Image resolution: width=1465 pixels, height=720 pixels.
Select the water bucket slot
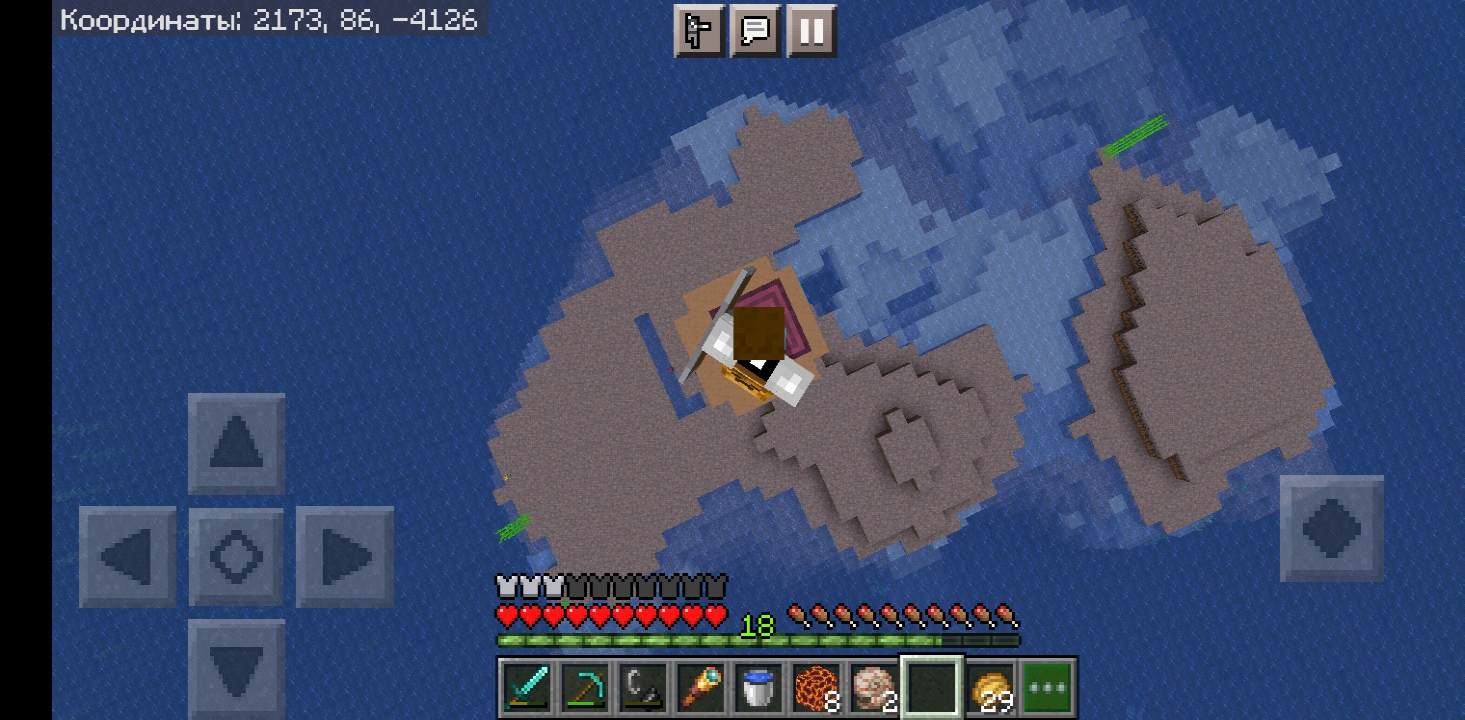(x=758, y=687)
